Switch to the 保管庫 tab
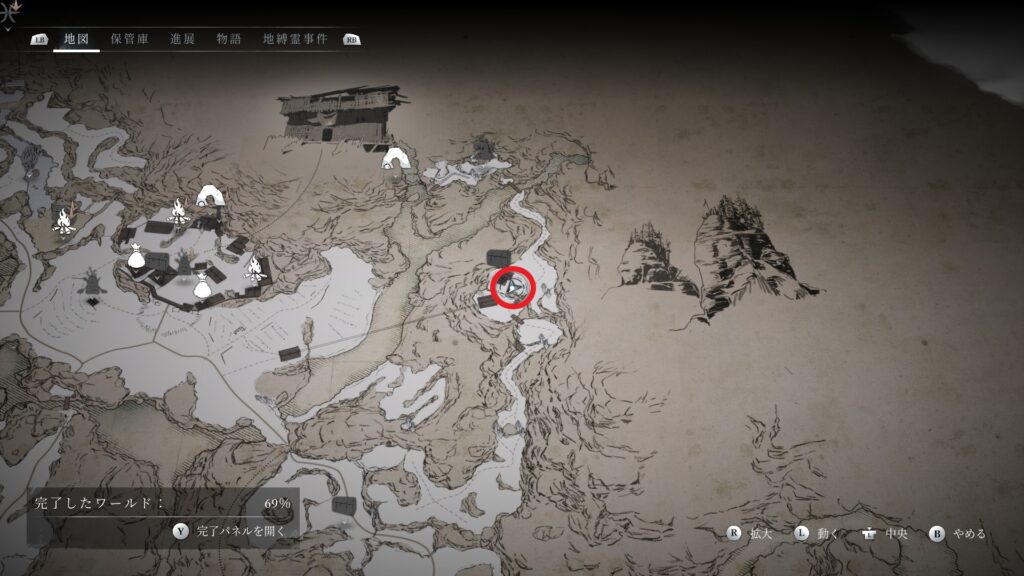The width and height of the screenshot is (1024, 576). tap(130, 39)
